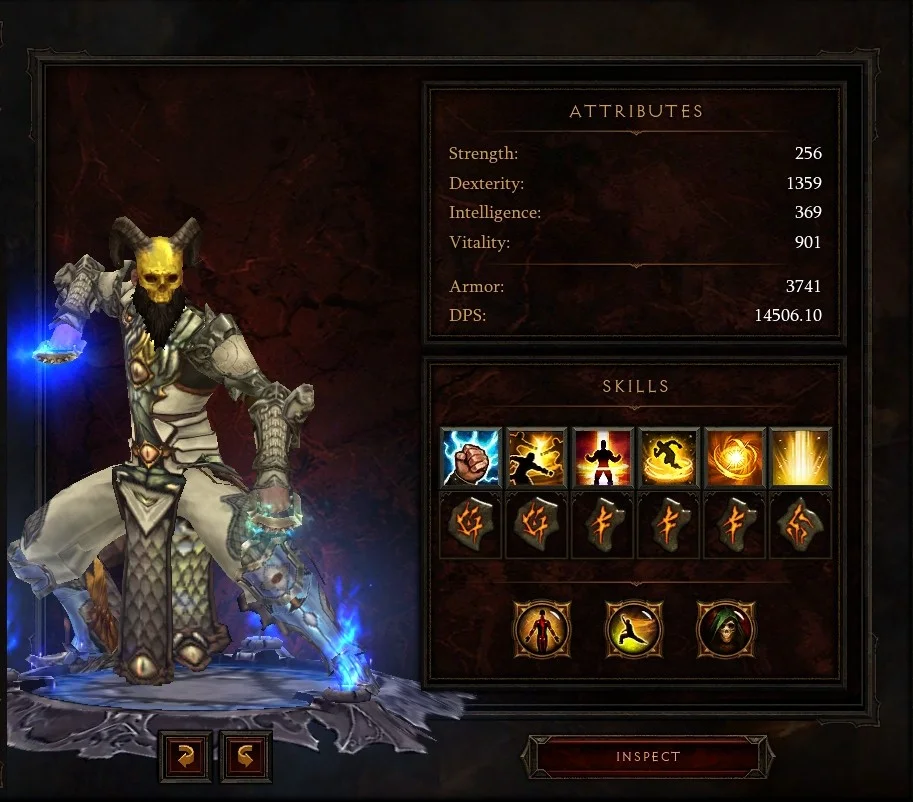
Task: Choose the golden light beam skill icon
Action: [799, 458]
